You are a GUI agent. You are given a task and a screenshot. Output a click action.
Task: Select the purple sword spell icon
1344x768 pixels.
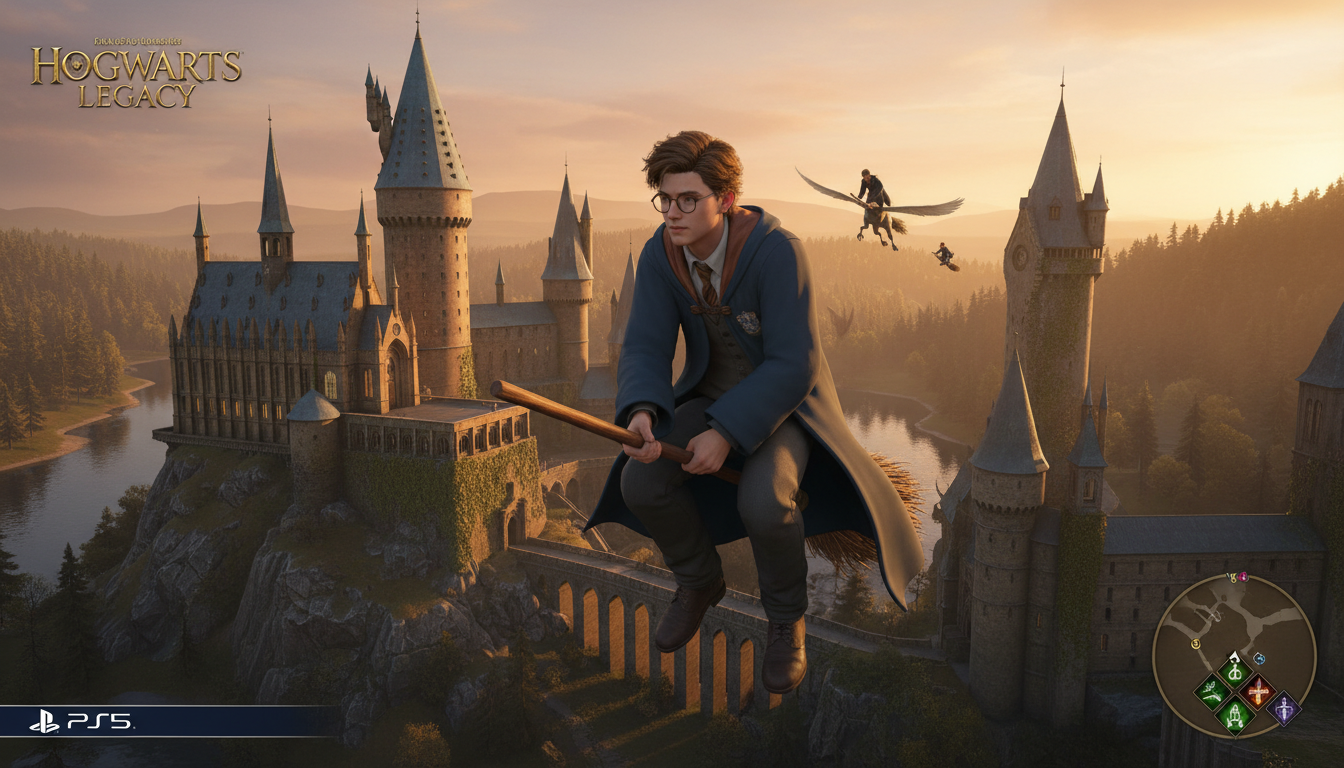pyautogui.click(x=1285, y=709)
